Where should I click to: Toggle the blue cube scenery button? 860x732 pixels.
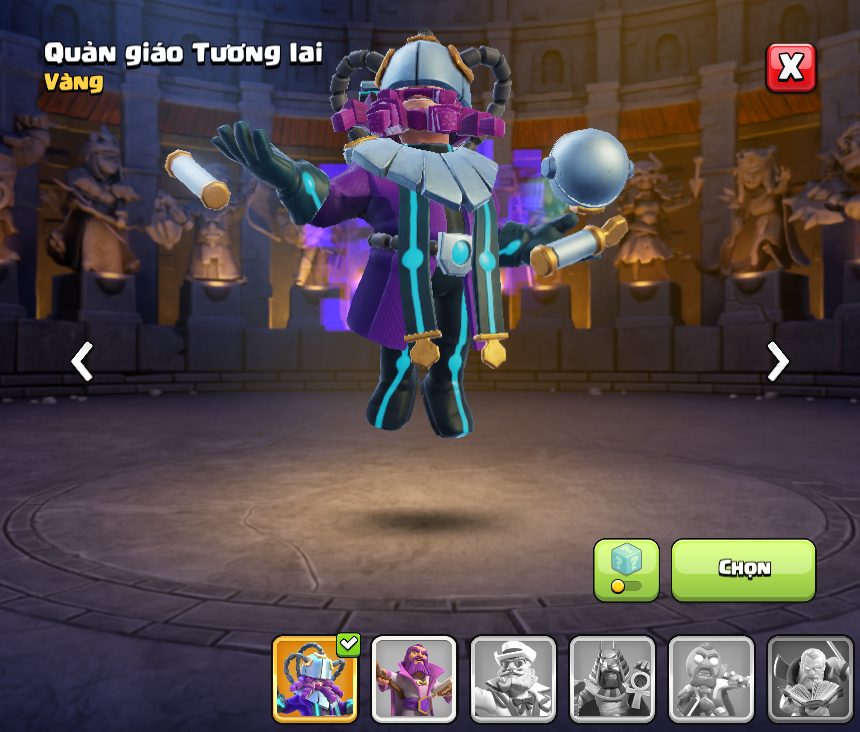[x=626, y=569]
